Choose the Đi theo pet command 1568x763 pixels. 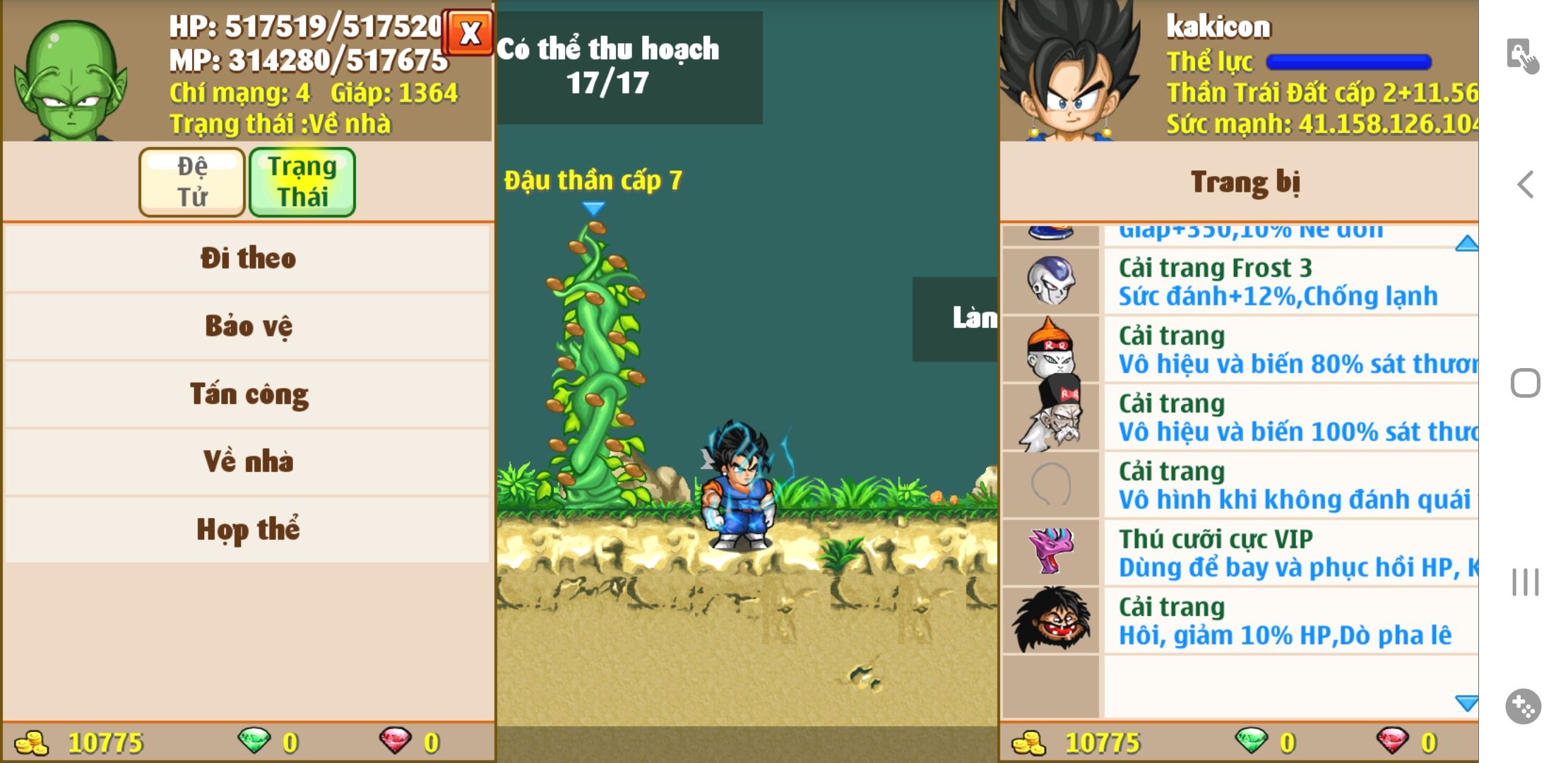click(x=247, y=258)
